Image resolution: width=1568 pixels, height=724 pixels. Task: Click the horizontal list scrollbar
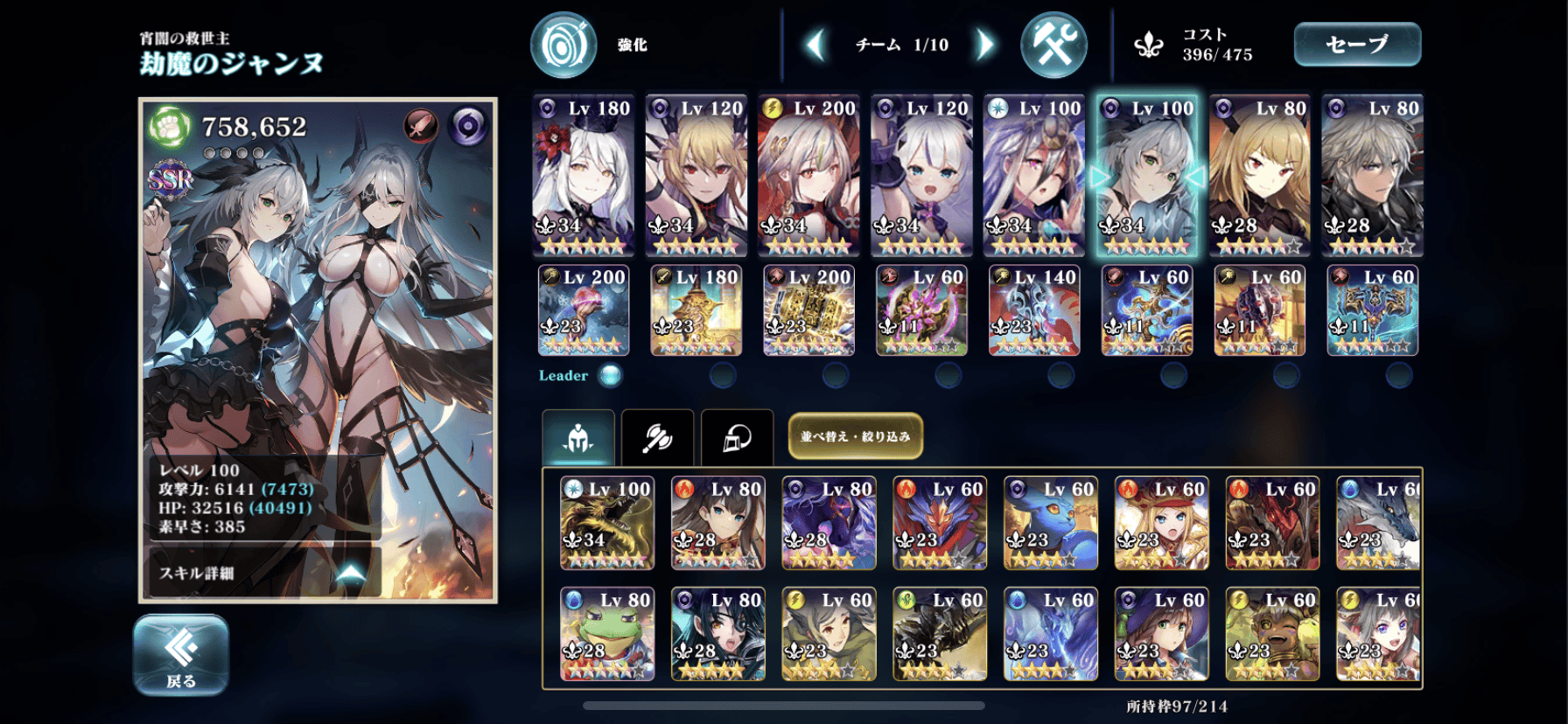click(783, 706)
